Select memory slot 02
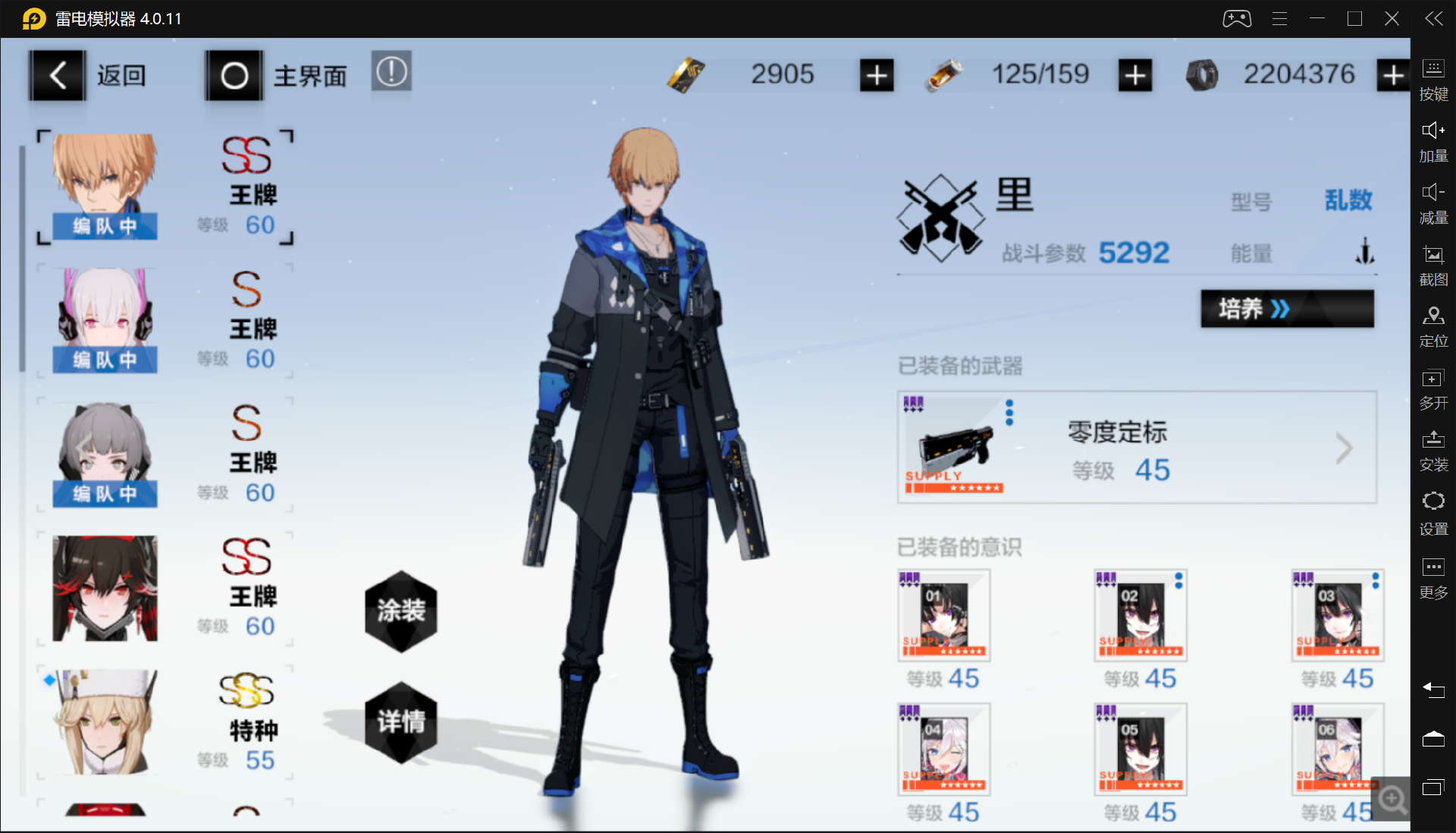Image resolution: width=1456 pixels, height=833 pixels. 1141,615
